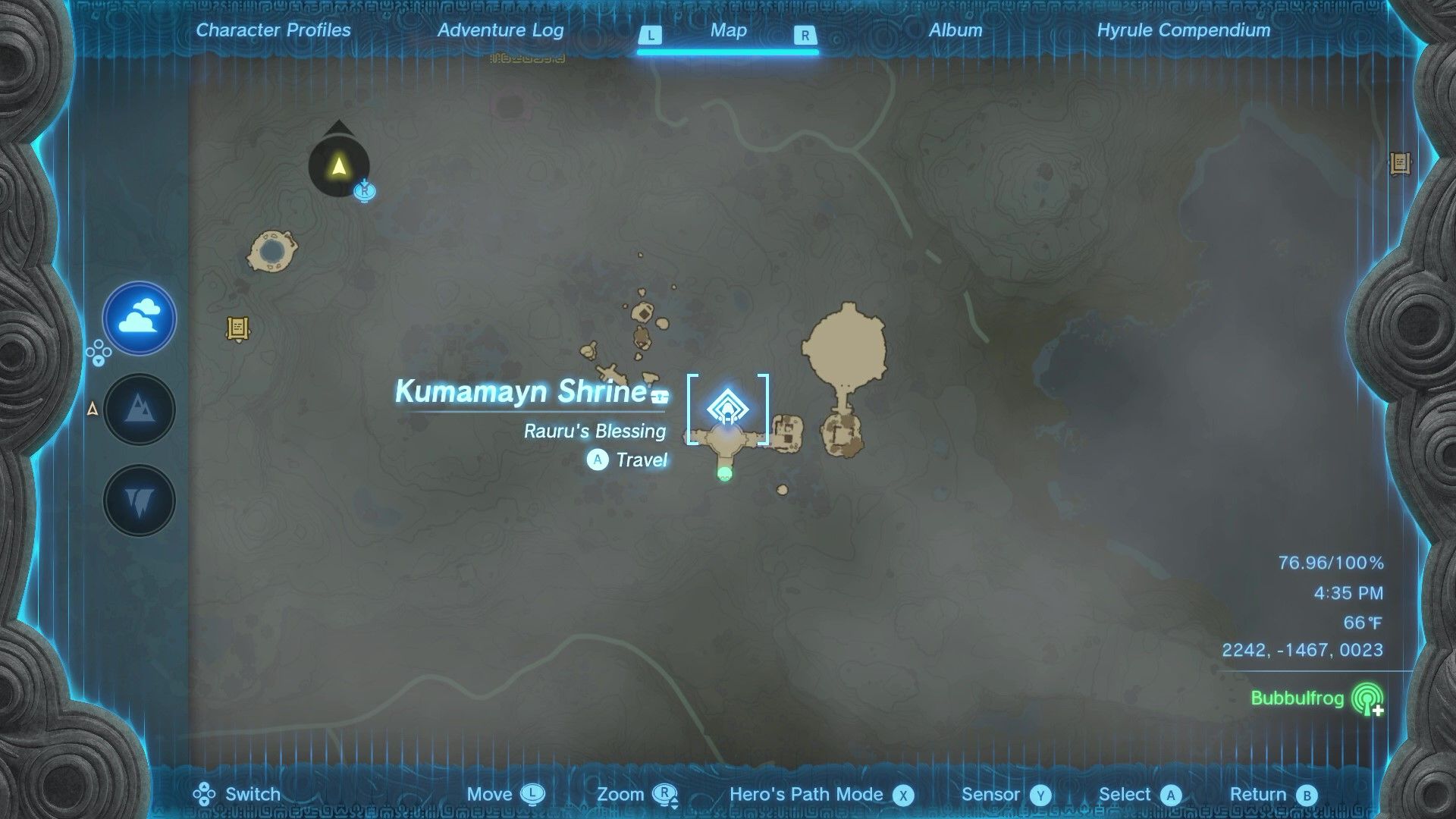Click the coordinates readout 2242, -1467, 0023
This screenshot has width=1456, height=819.
(1303, 650)
